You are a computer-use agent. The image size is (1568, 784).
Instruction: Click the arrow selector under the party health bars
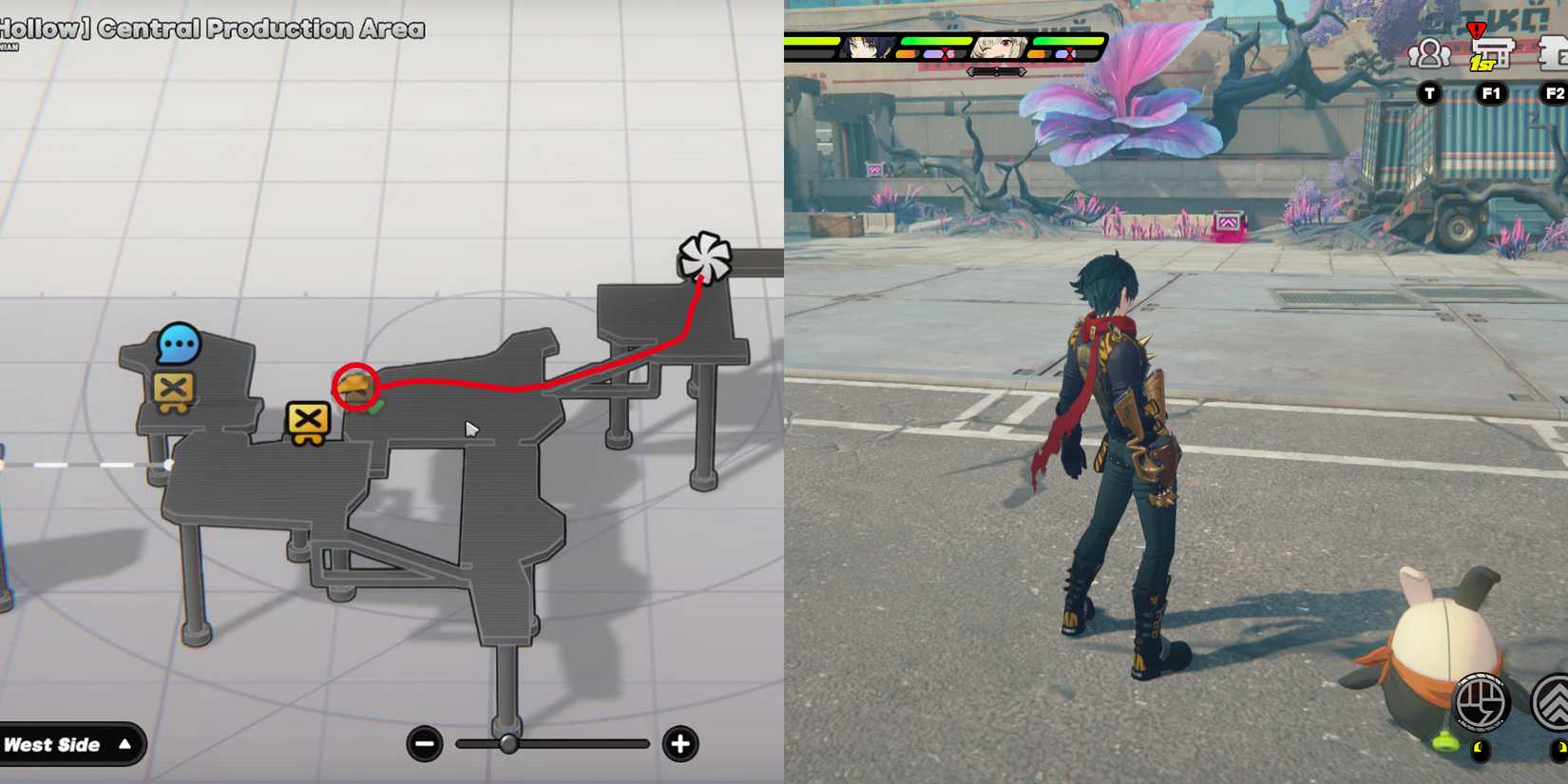996,69
